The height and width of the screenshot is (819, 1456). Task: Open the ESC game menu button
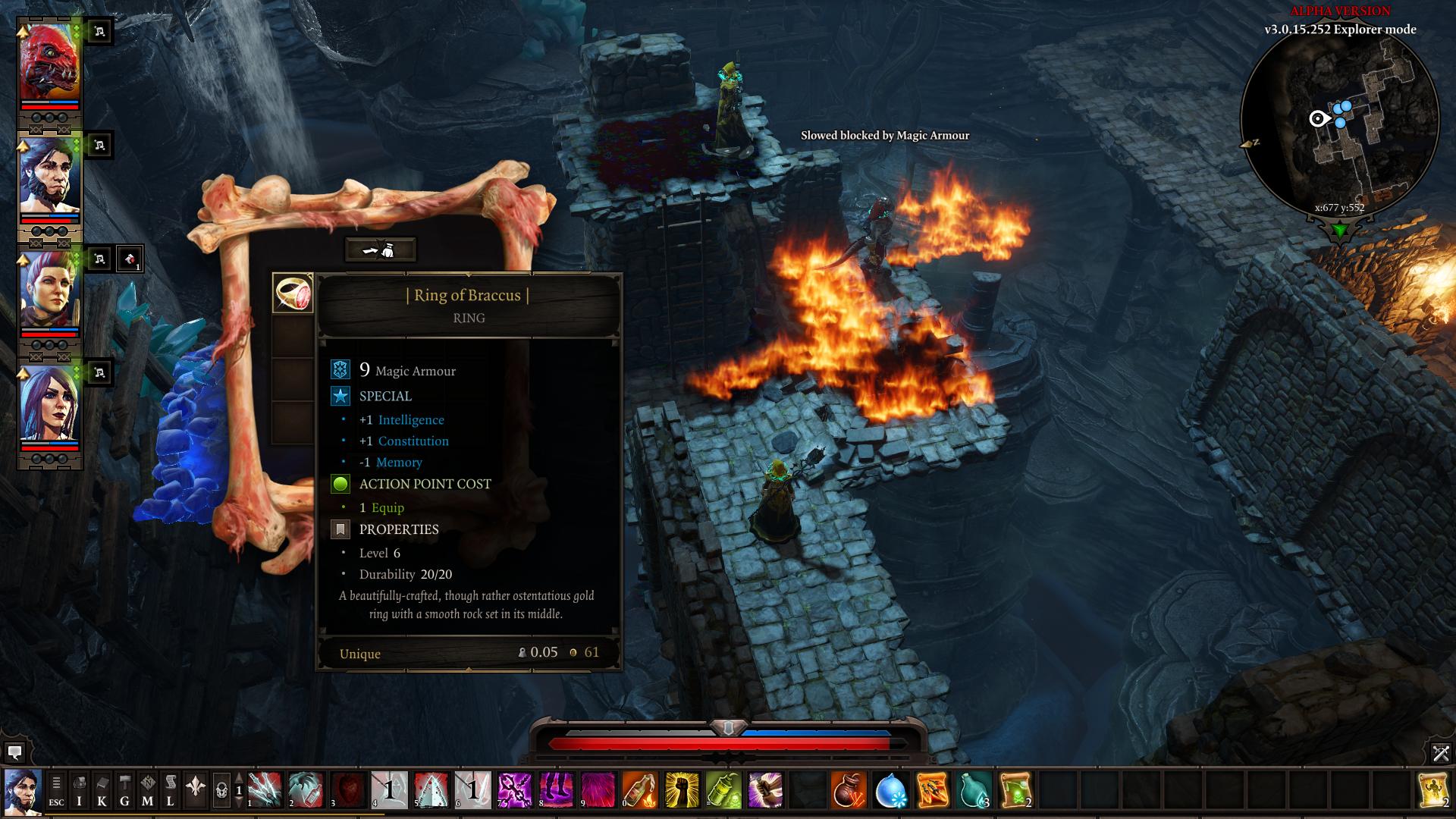(x=56, y=791)
